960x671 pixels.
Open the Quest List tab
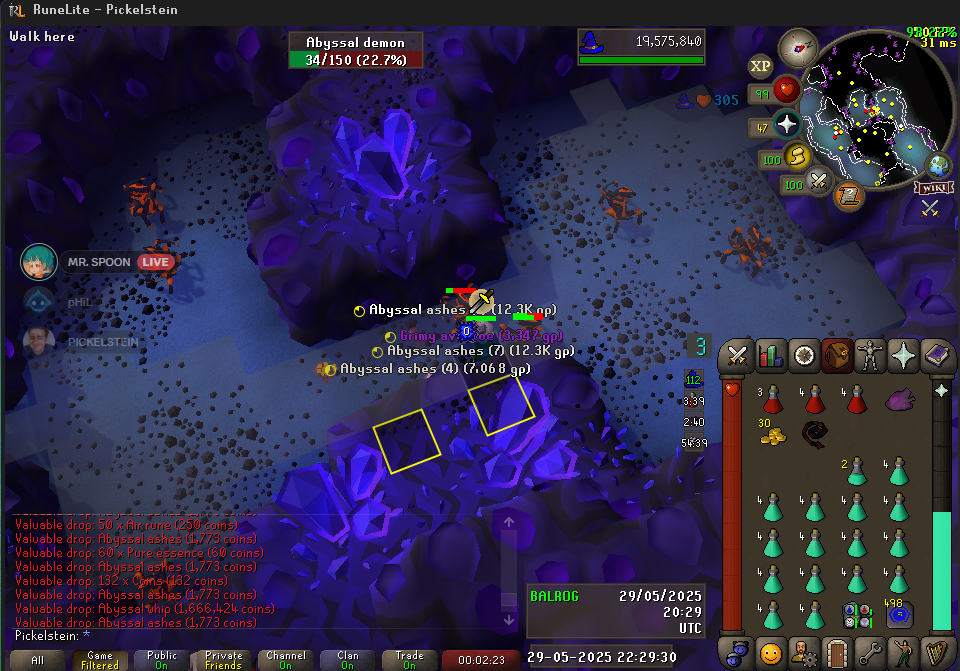tap(804, 356)
